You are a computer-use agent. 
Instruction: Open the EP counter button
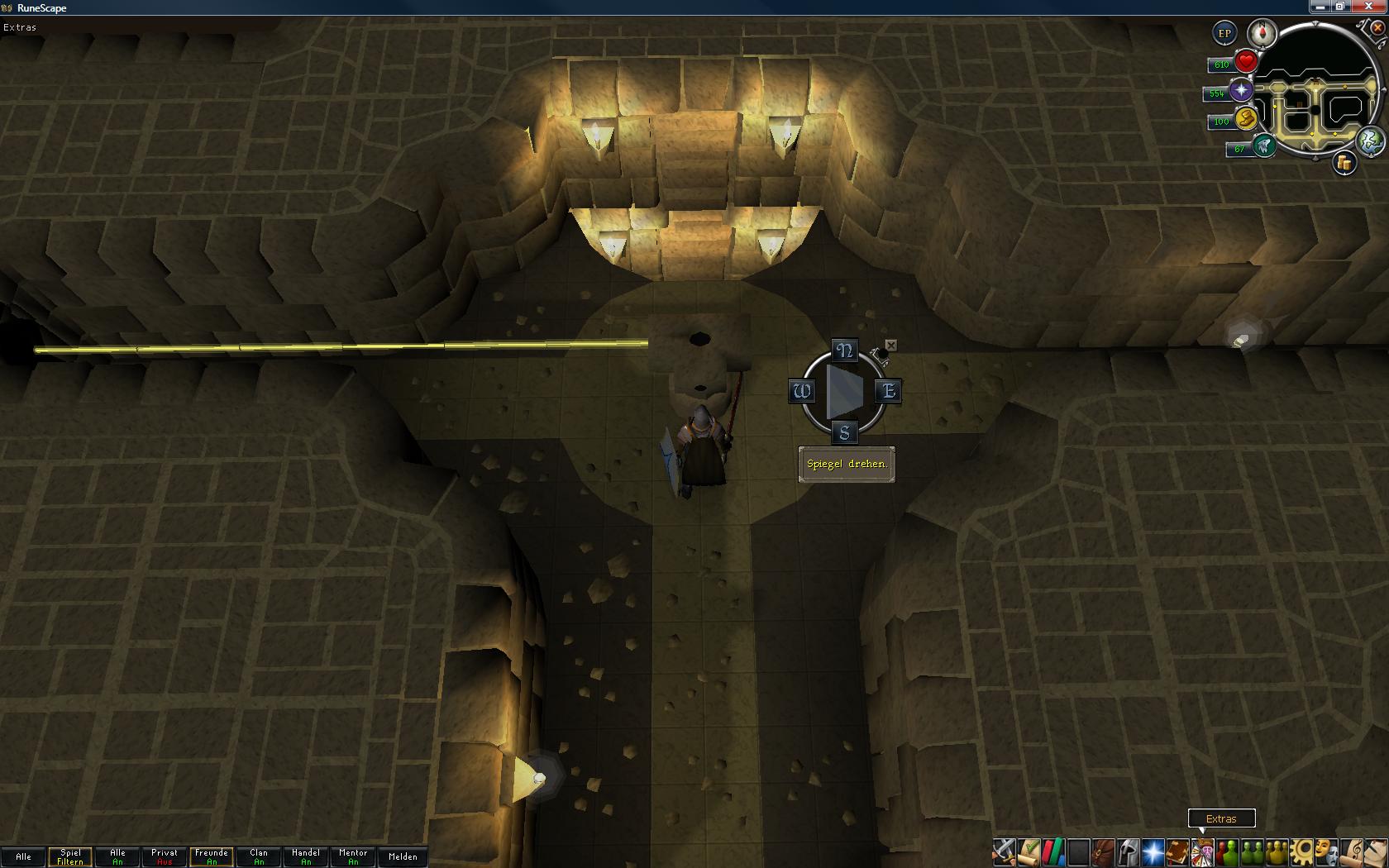1224,34
